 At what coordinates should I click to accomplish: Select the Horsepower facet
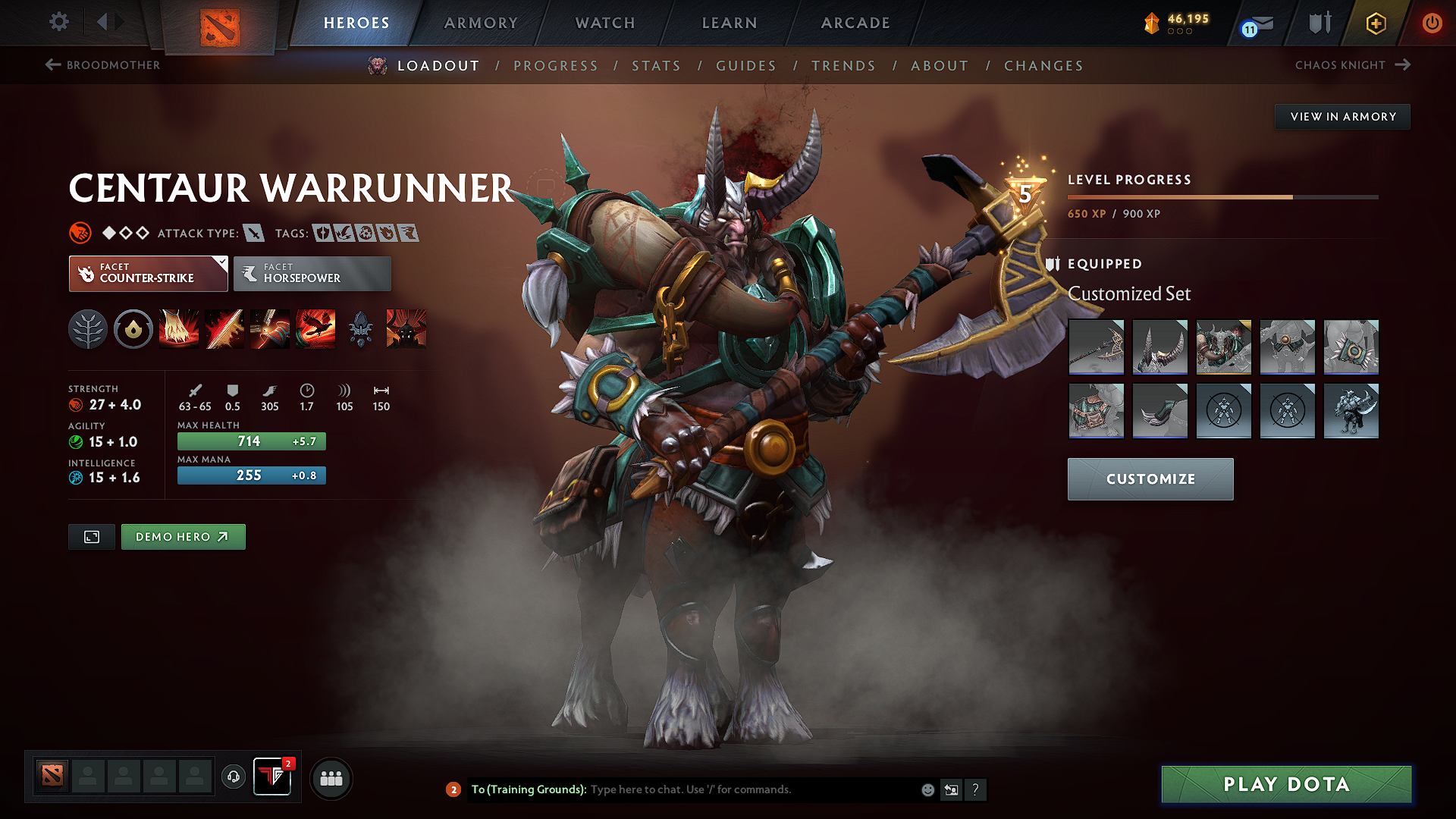pos(312,273)
